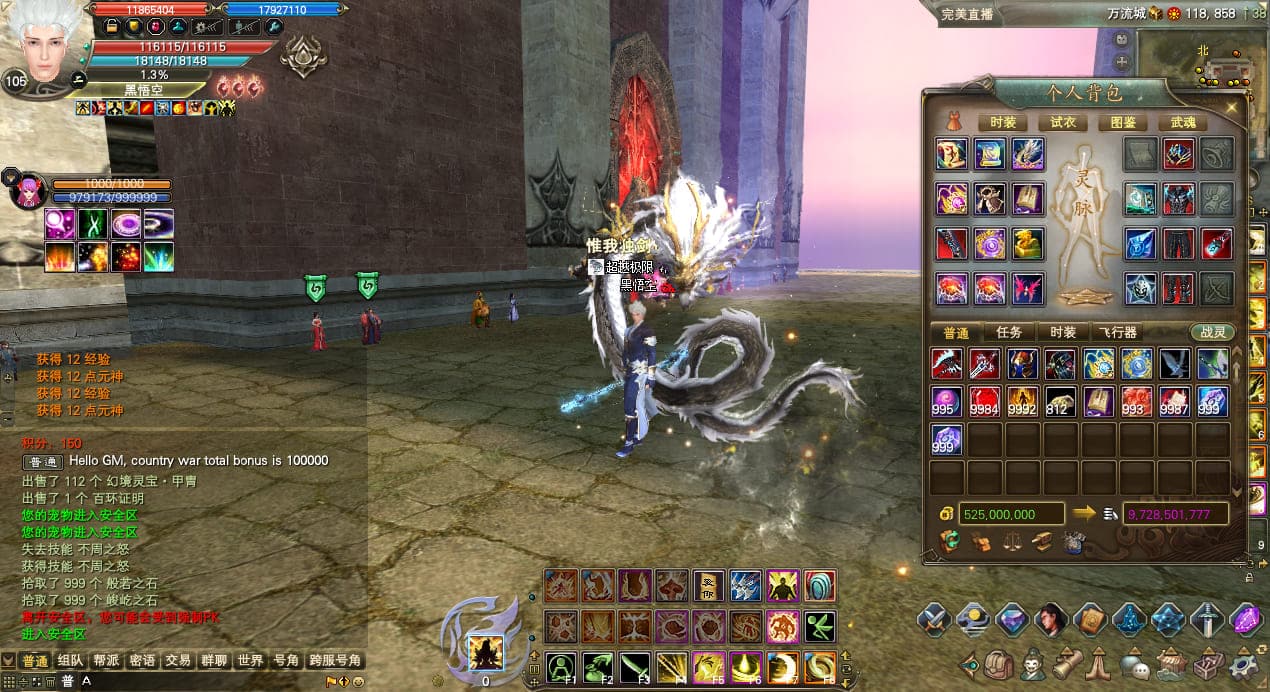Open the 飞行器 bag tab

coord(1117,333)
